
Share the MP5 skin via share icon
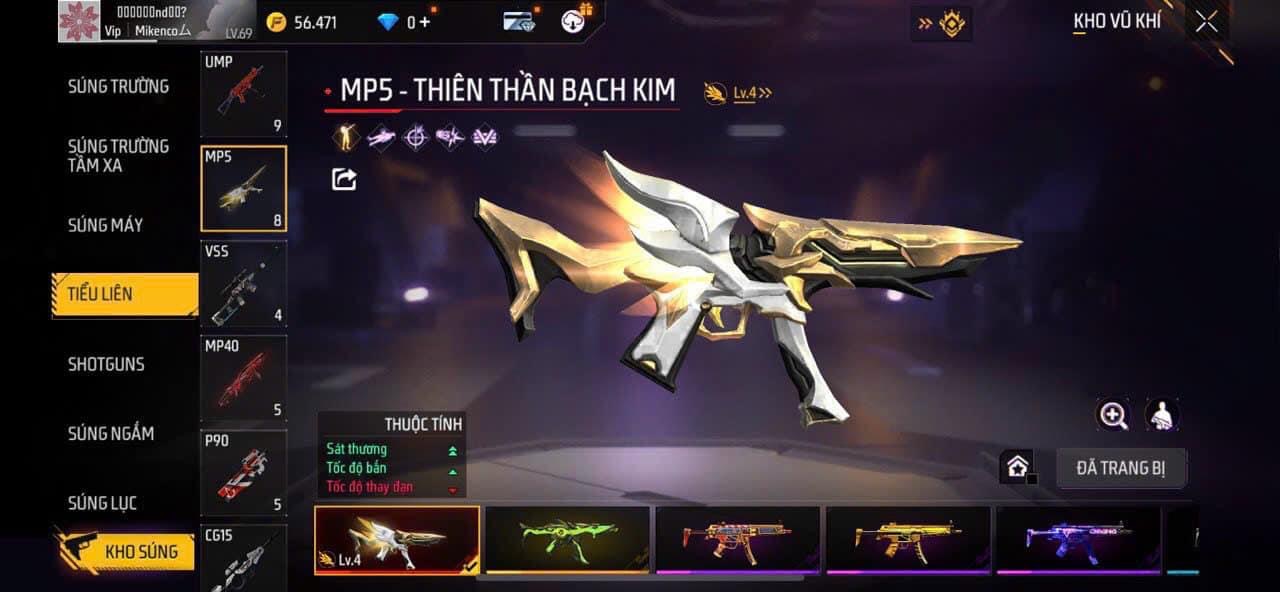point(344,179)
